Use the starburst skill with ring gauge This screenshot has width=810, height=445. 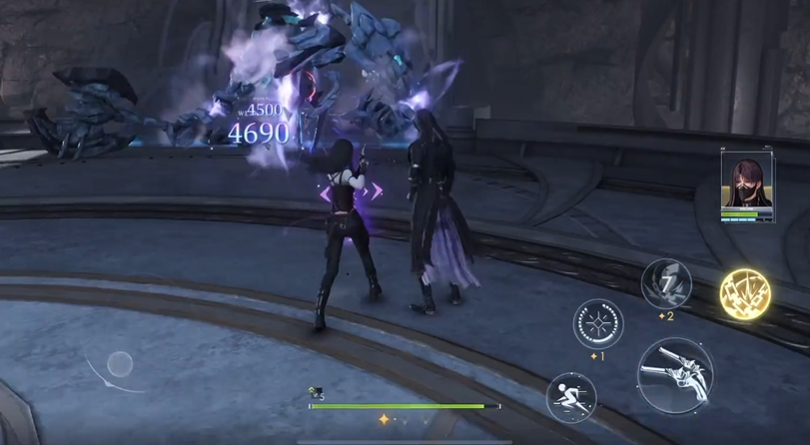(x=598, y=324)
